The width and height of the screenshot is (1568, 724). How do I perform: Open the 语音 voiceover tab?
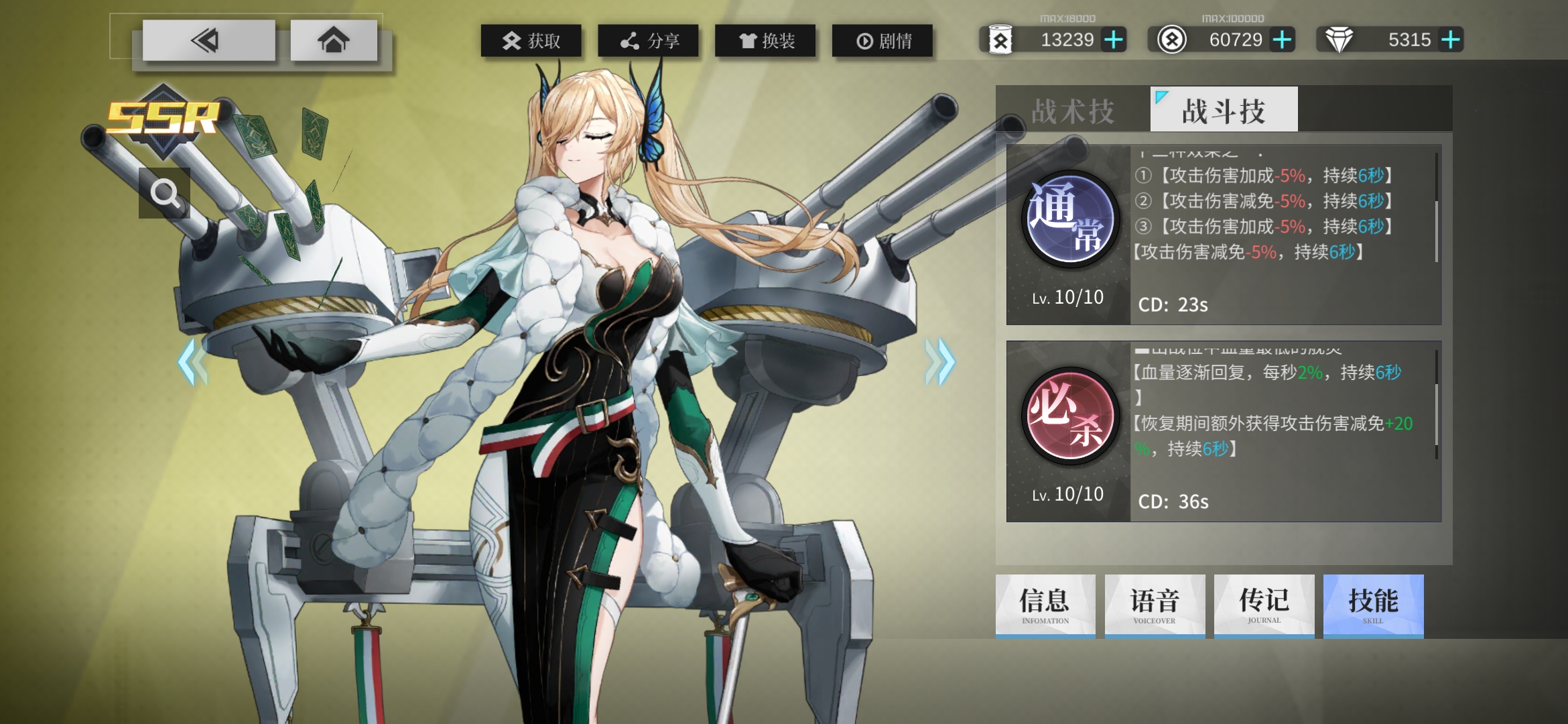point(1155,605)
